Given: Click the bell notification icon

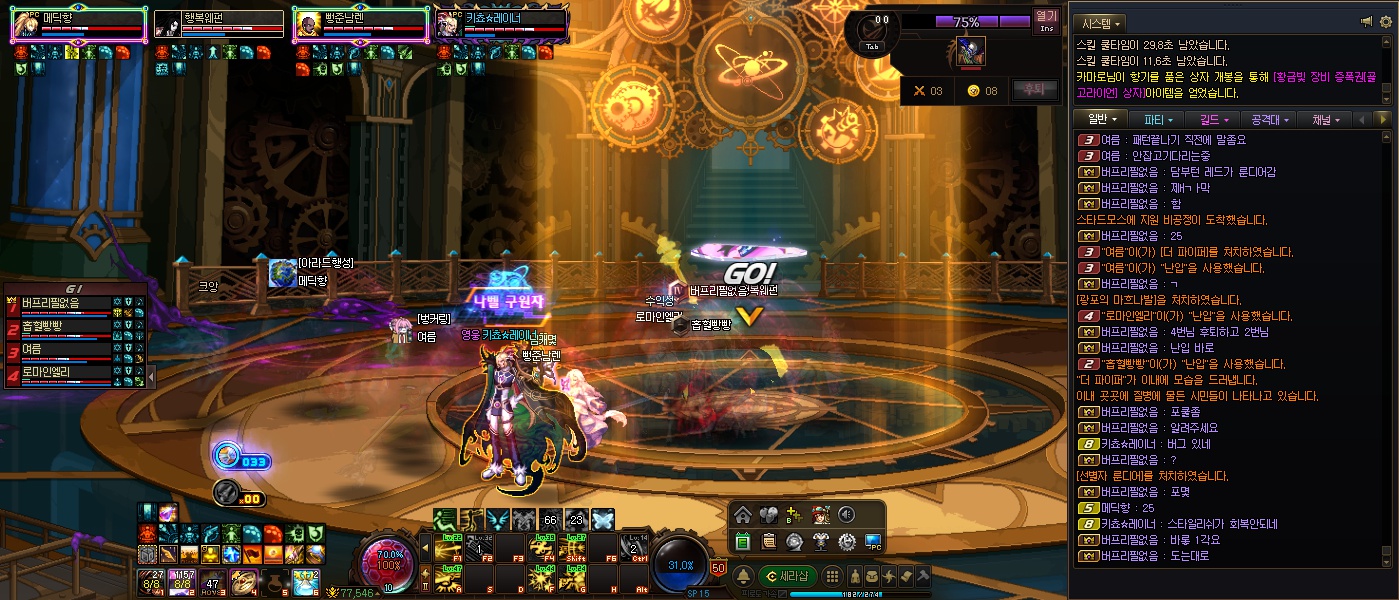Looking at the screenshot, I should point(743,575).
